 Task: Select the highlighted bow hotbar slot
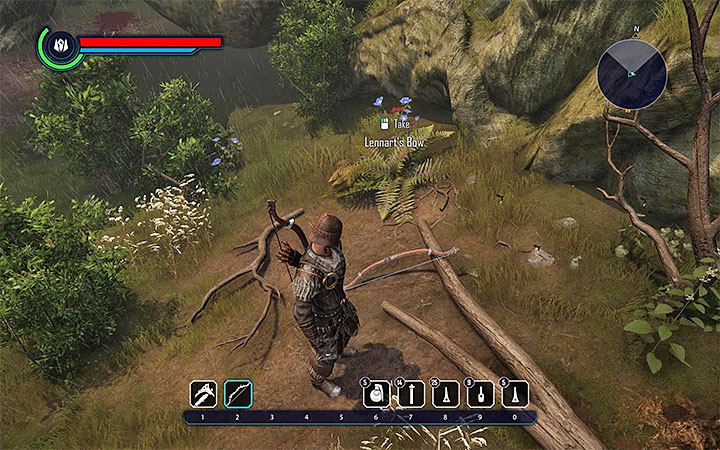tap(238, 394)
